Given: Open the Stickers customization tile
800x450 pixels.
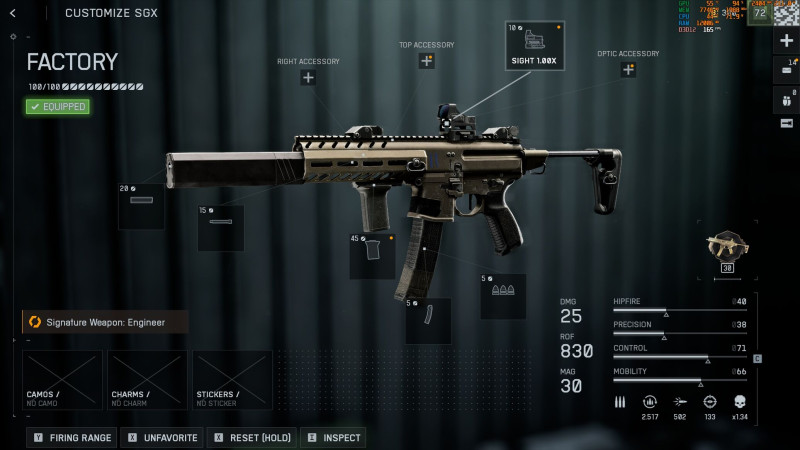Looking at the screenshot, I should coord(232,380).
